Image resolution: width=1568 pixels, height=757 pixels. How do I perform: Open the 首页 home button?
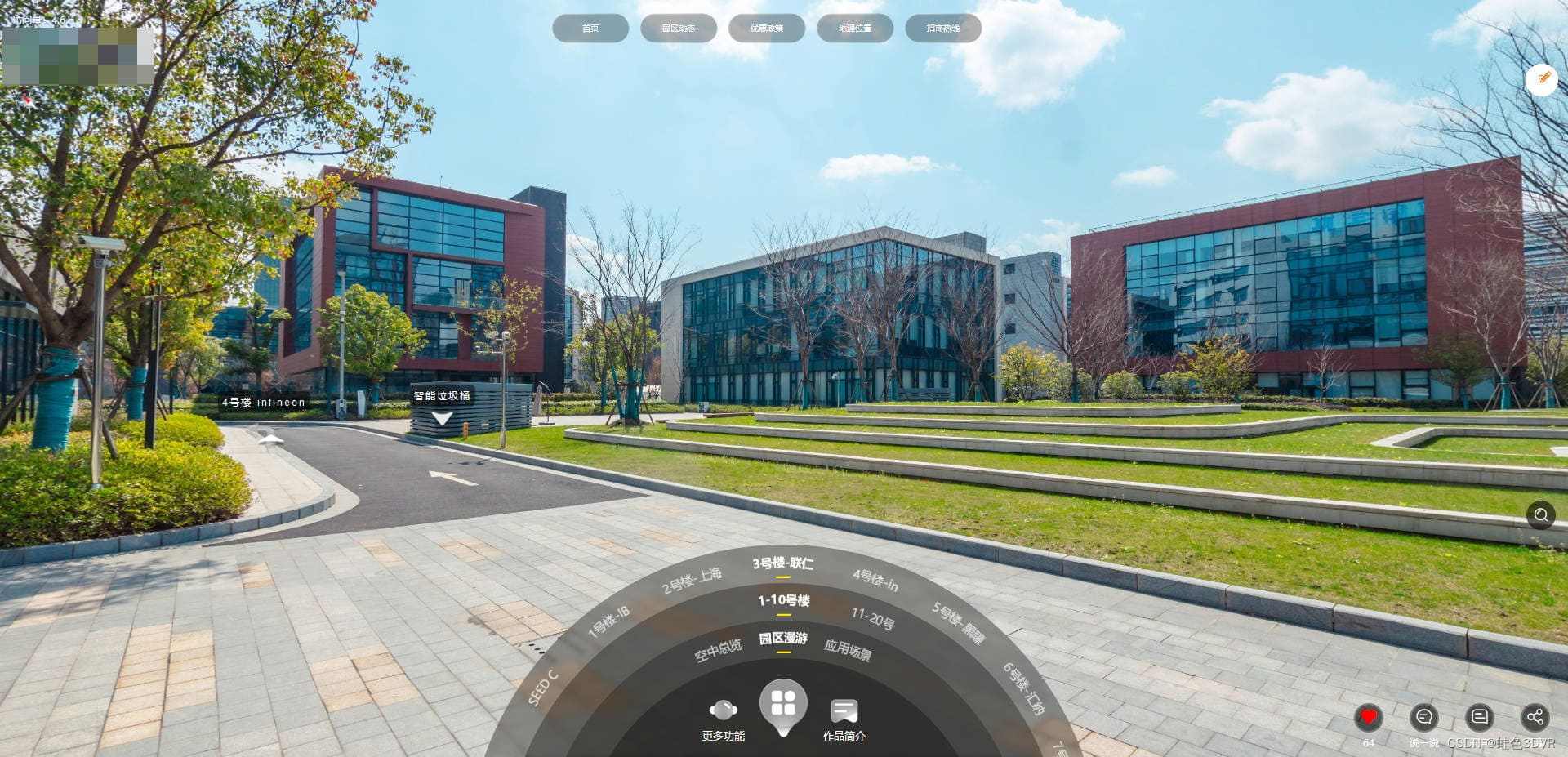(590, 29)
